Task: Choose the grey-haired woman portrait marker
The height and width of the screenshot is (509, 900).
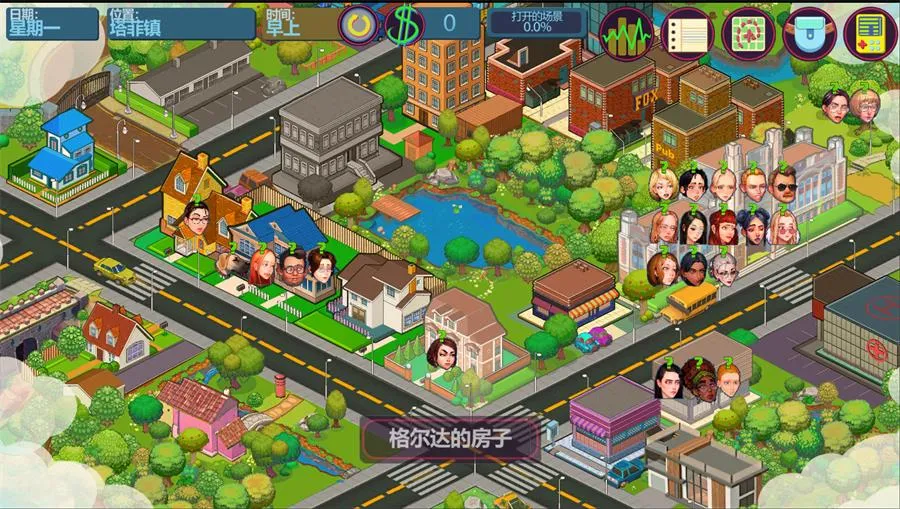Action: pos(724,266)
